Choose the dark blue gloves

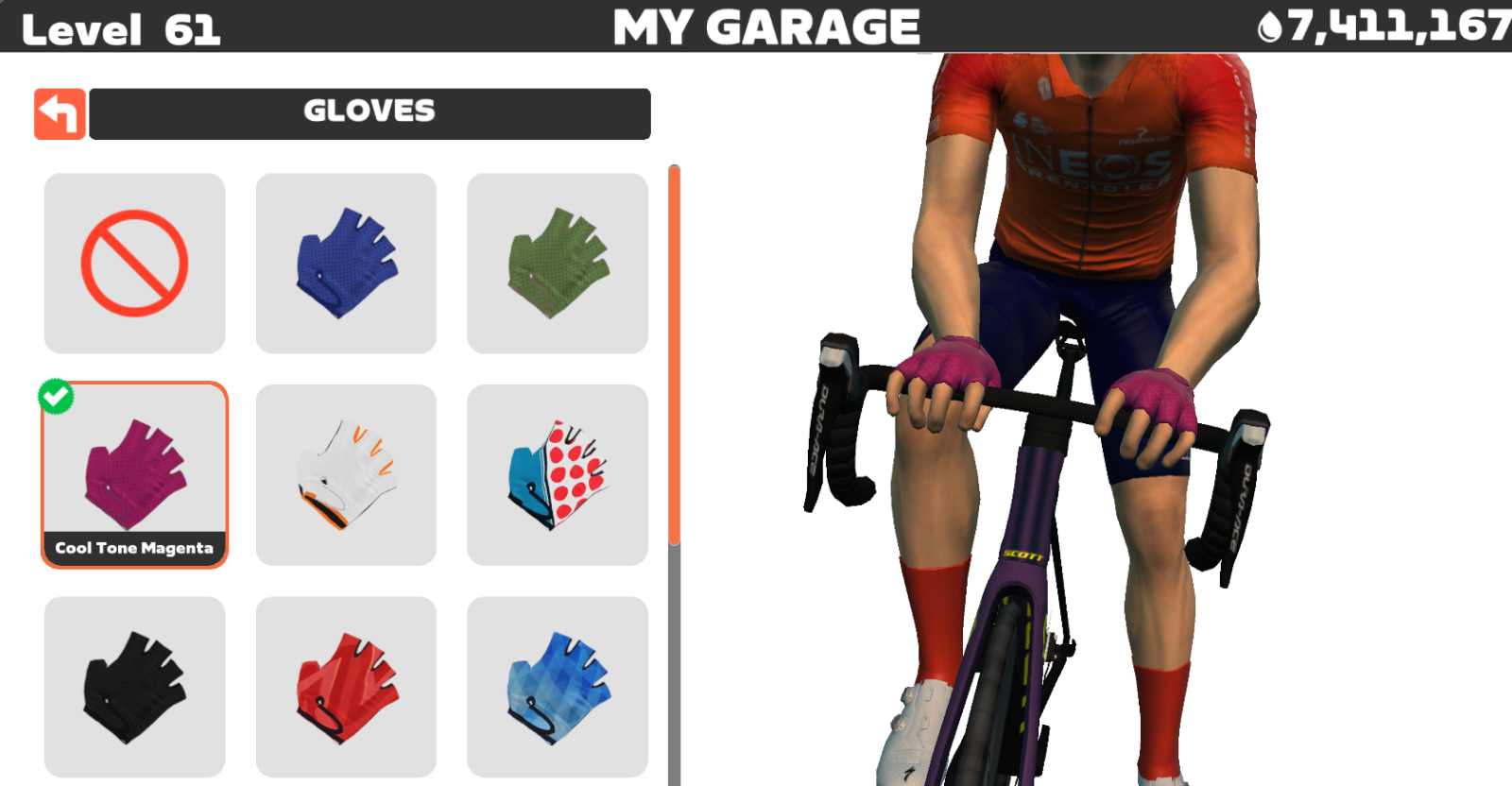point(346,263)
